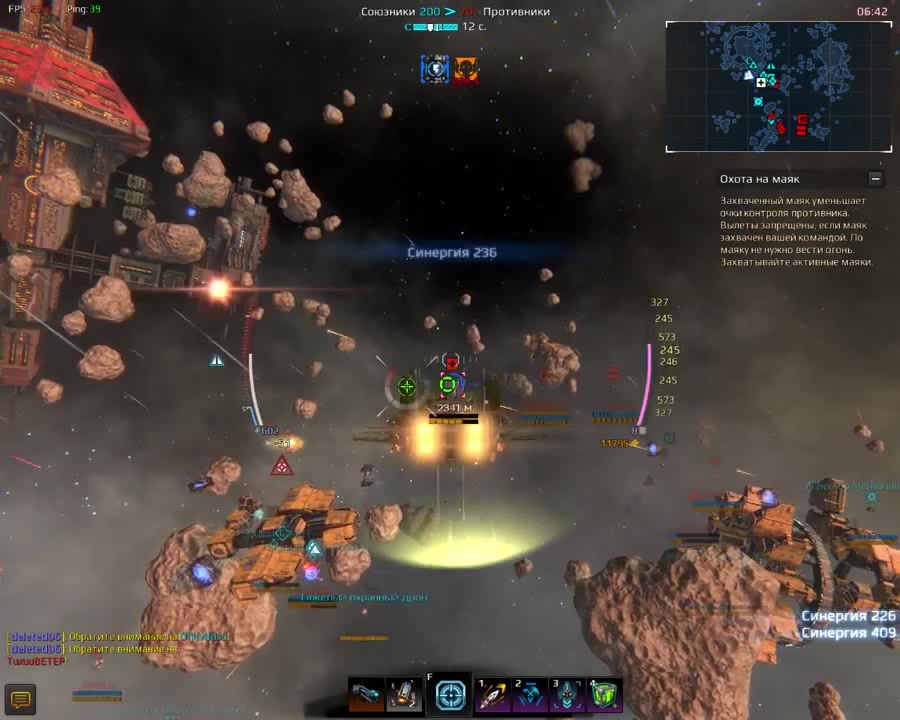Select the main gun weapon slot
The image size is (900, 720).
point(366,695)
